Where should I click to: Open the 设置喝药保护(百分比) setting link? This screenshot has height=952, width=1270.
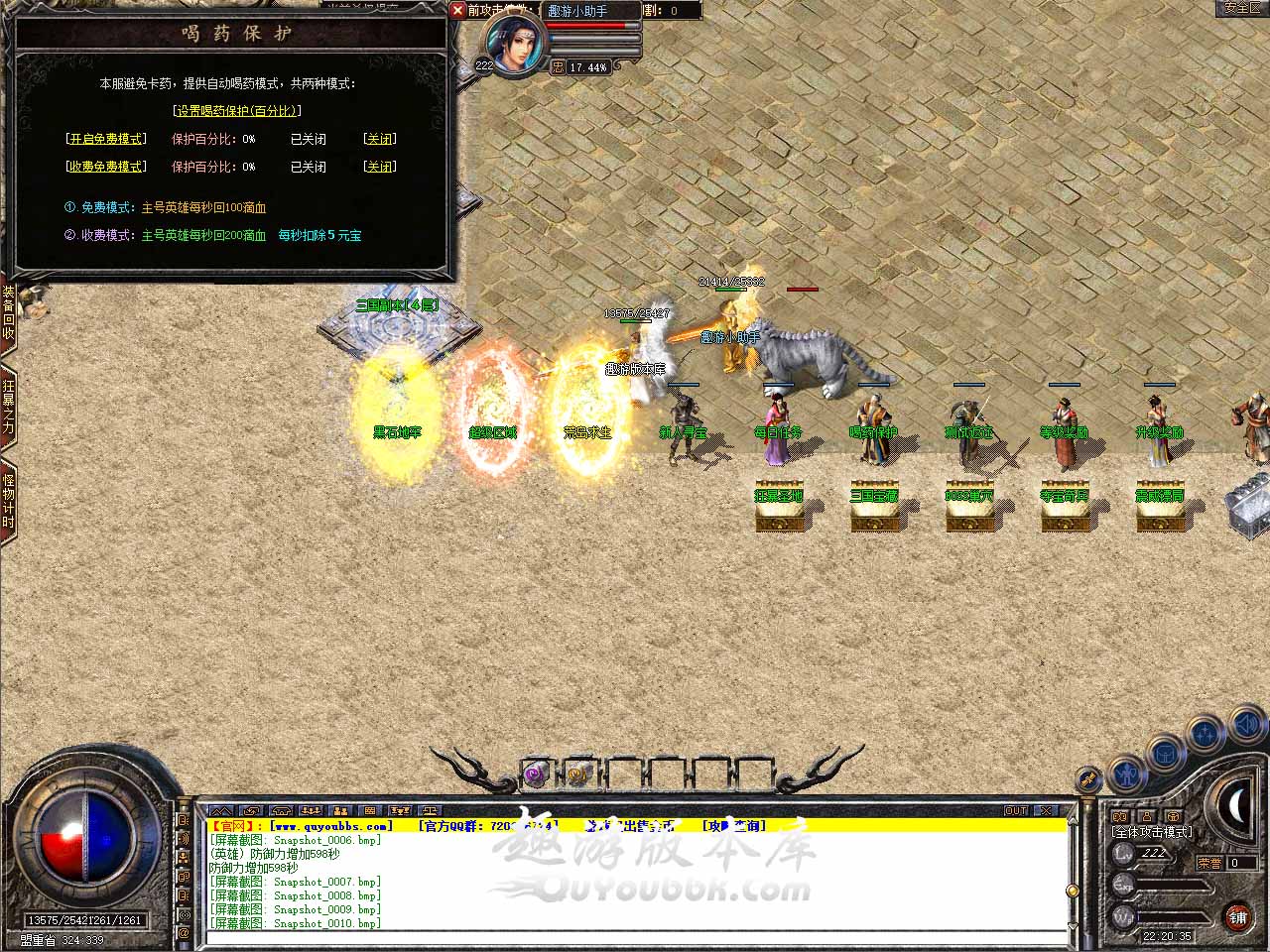coord(236,111)
